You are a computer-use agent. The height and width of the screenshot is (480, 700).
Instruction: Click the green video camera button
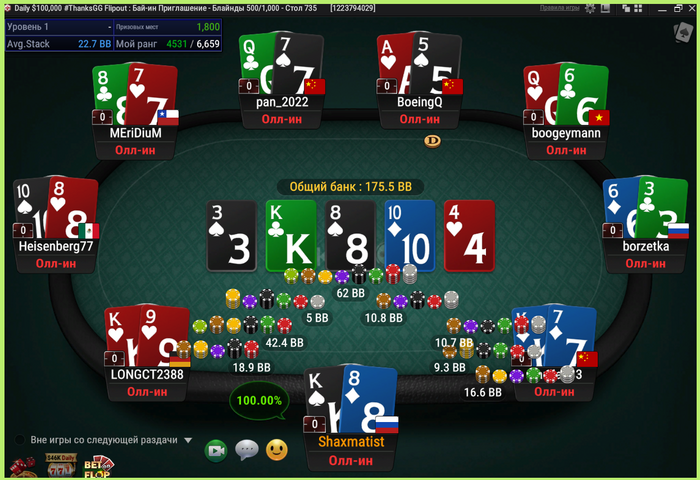click(216, 451)
